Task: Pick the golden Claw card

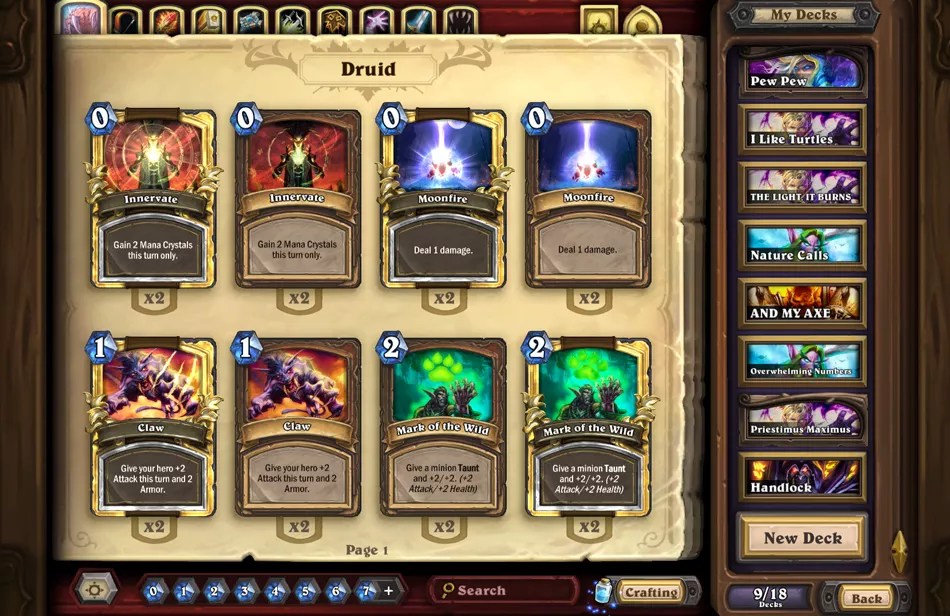Action: click(152, 427)
